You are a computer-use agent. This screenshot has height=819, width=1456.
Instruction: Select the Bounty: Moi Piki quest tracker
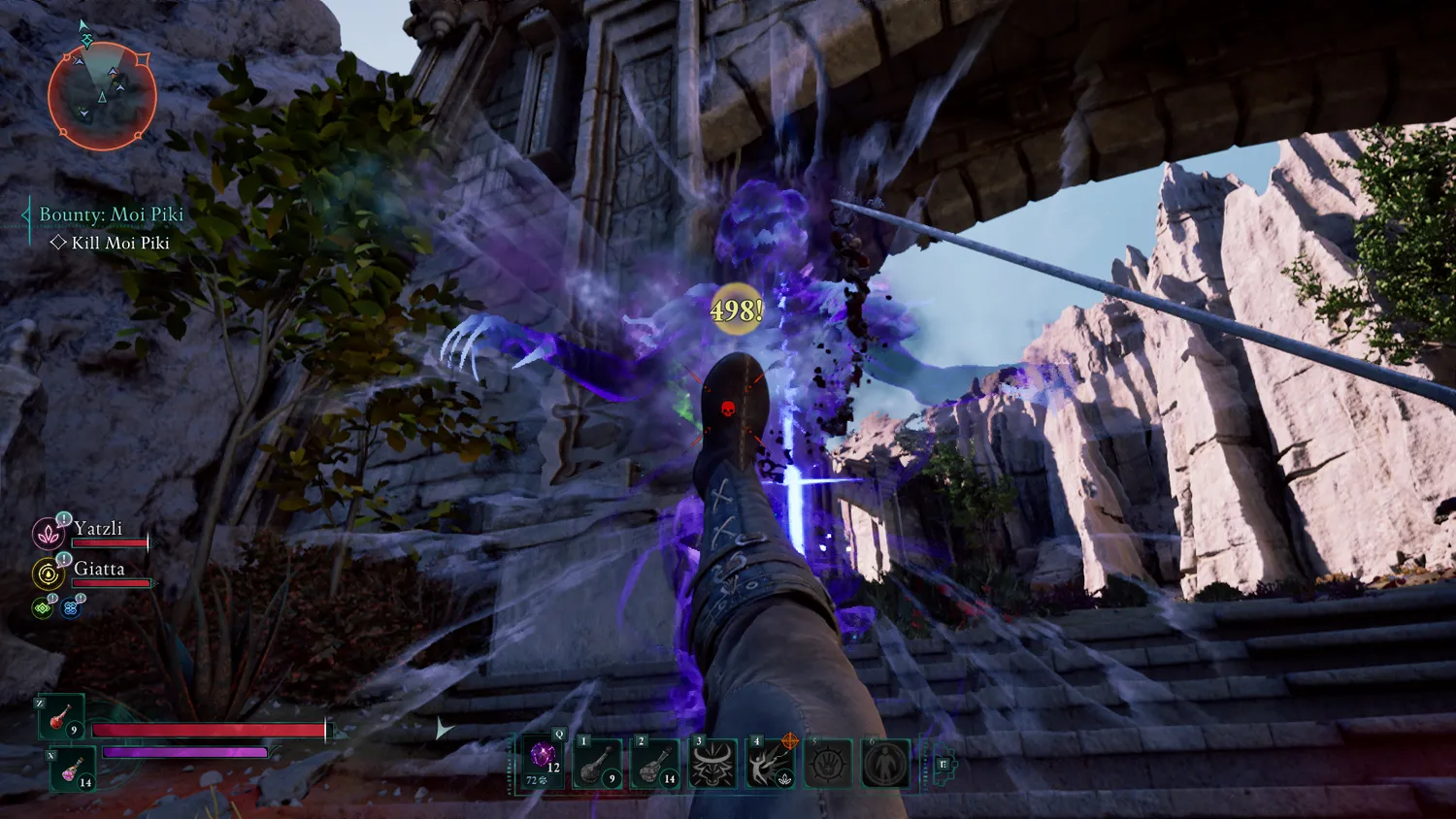(x=111, y=214)
